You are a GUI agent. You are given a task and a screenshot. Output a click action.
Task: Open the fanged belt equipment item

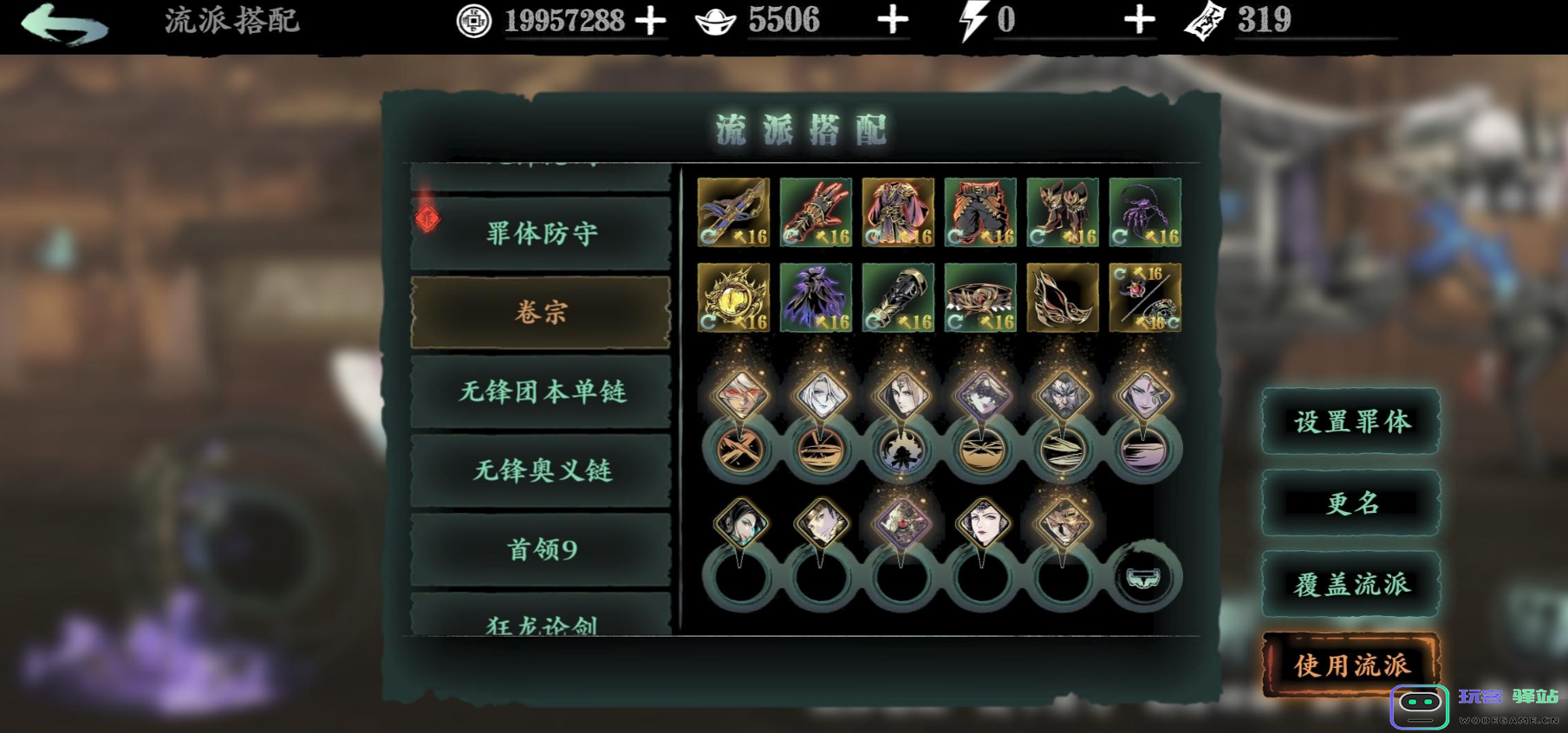978,297
